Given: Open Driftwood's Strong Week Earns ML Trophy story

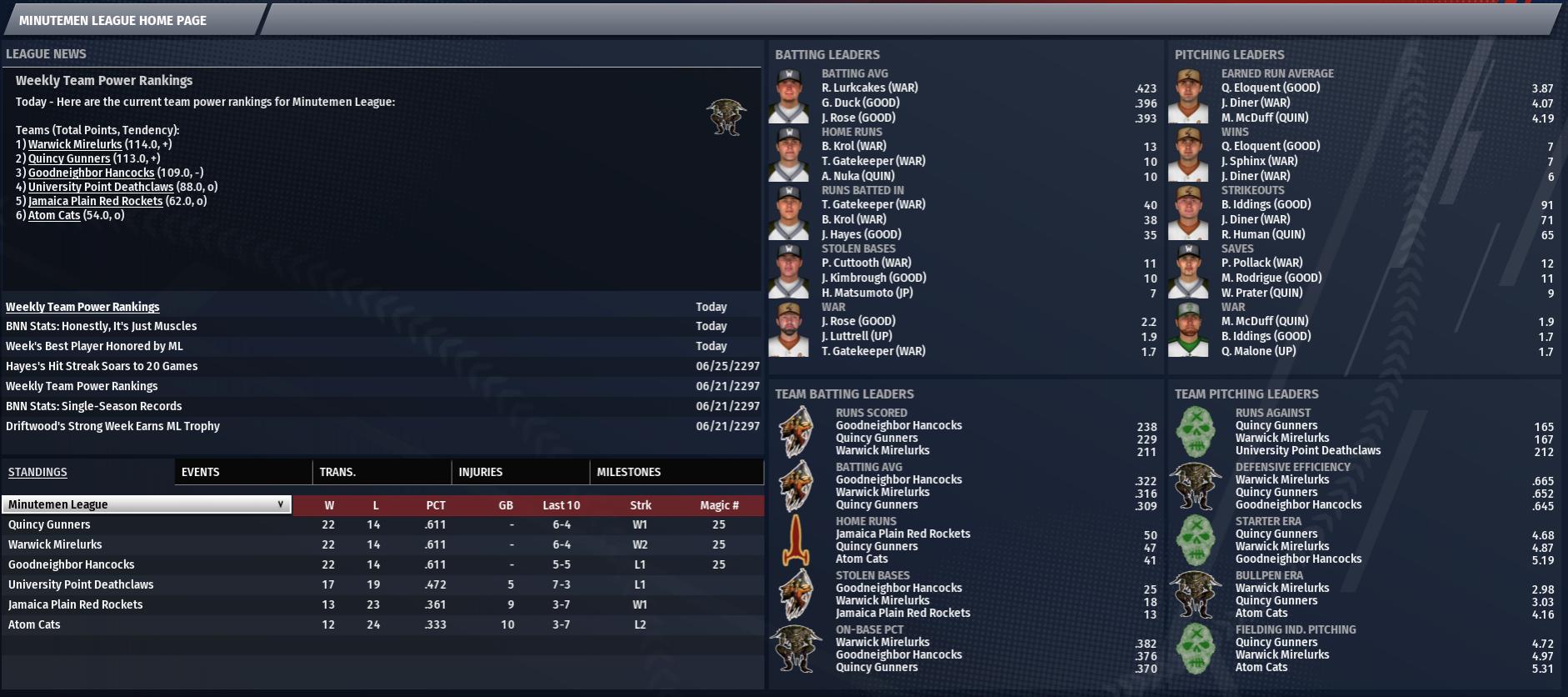Looking at the screenshot, I should point(112,426).
